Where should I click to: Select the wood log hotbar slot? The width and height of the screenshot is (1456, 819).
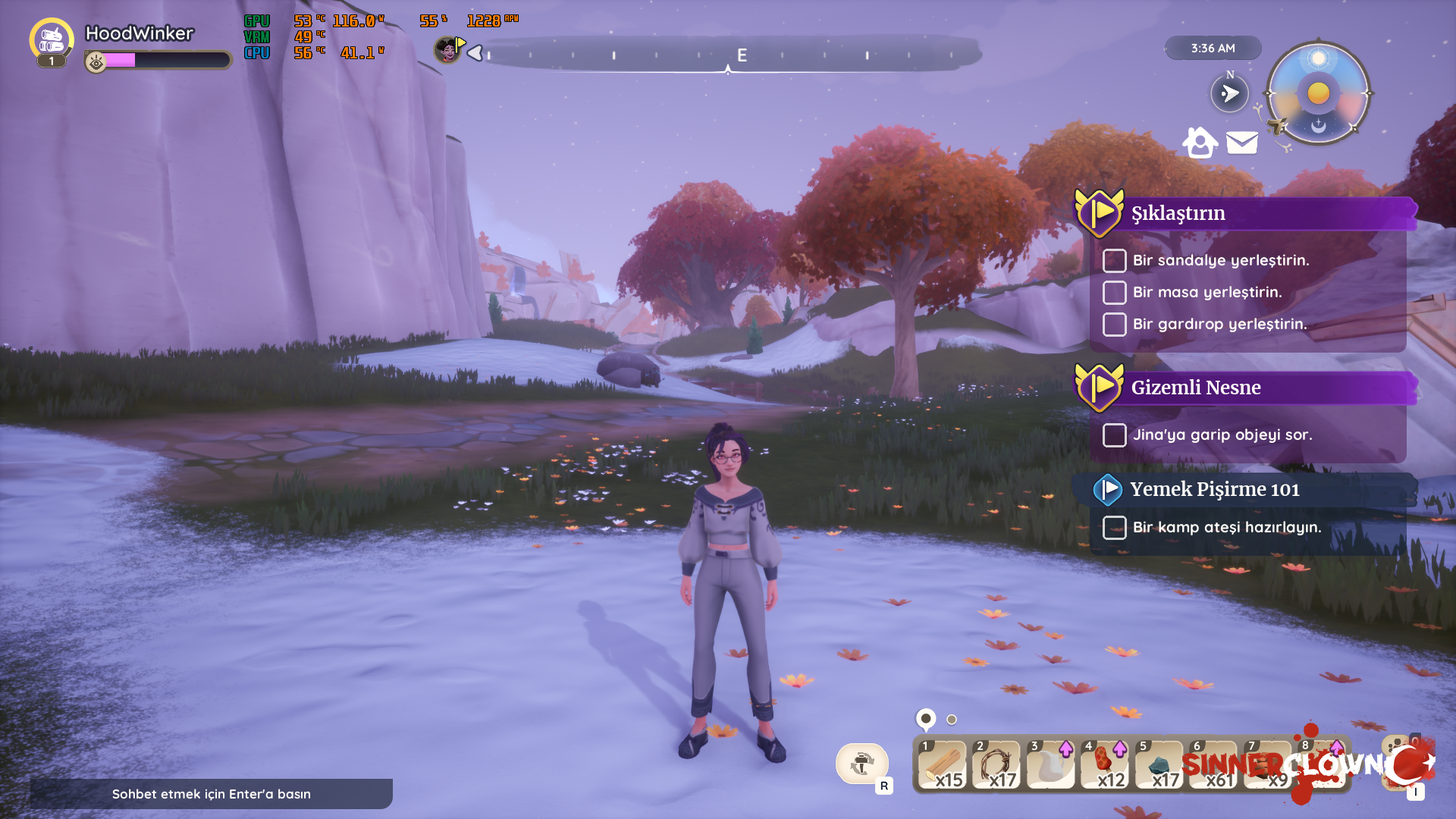pyautogui.click(x=943, y=764)
